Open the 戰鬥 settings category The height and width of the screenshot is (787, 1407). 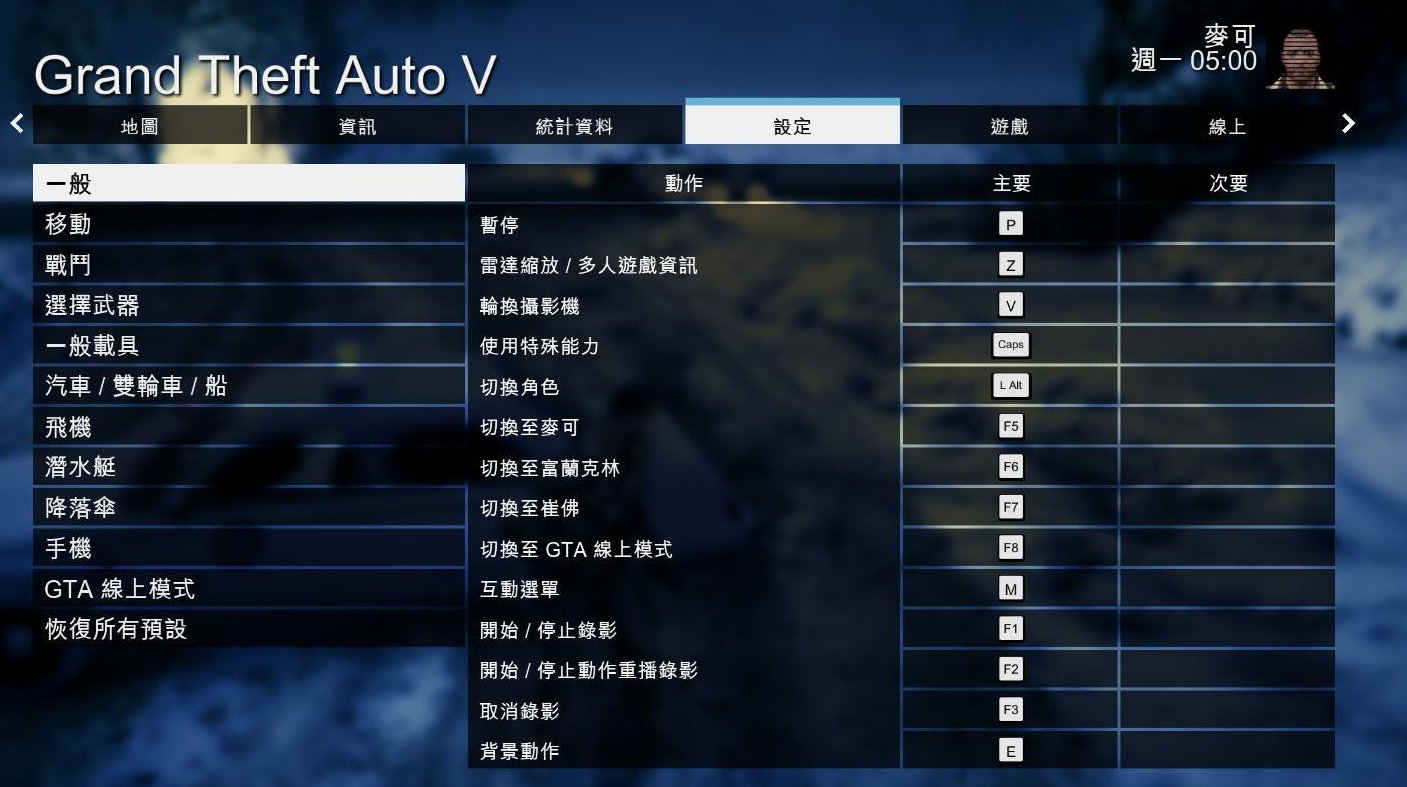pyautogui.click(x=248, y=264)
